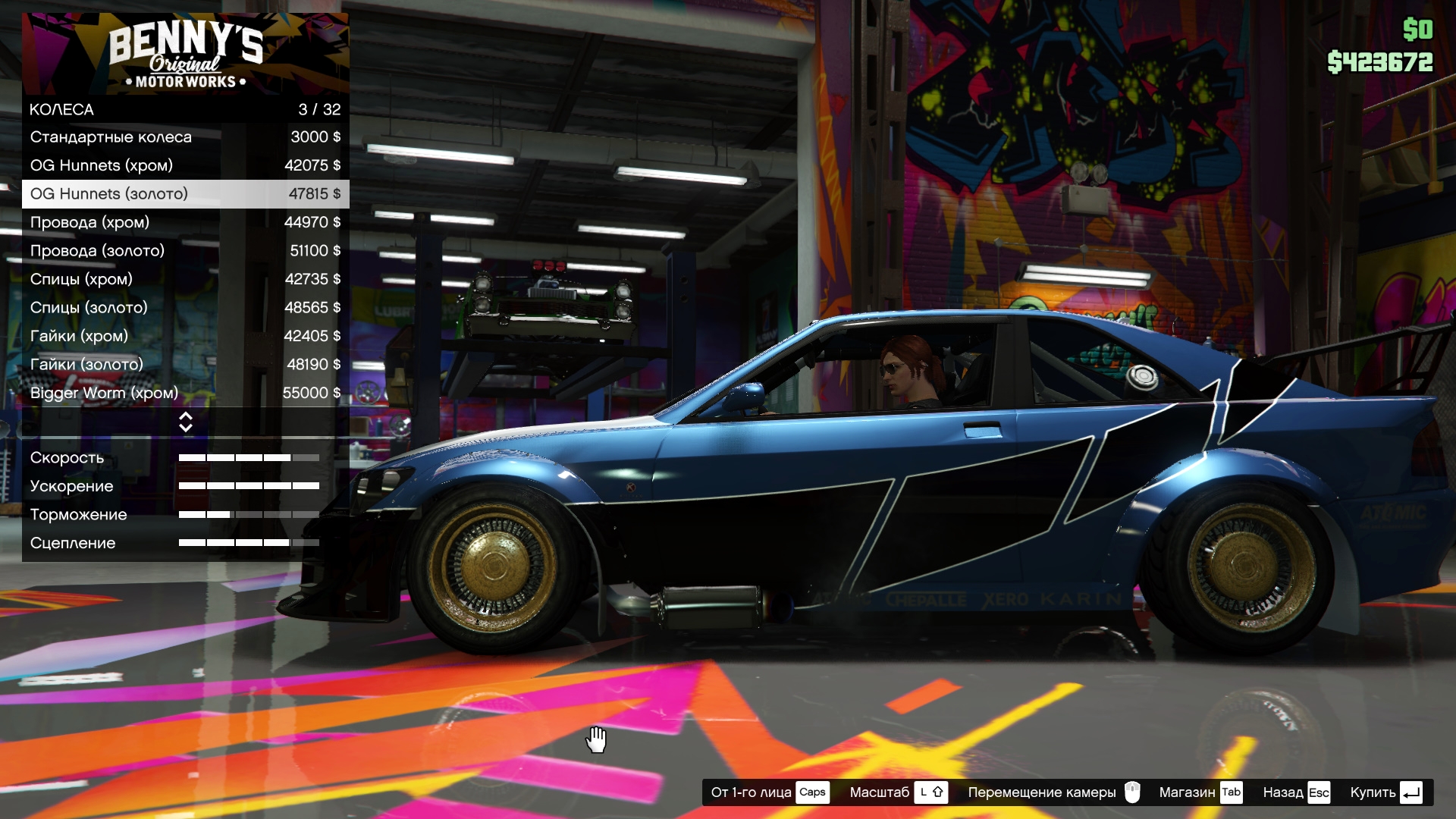Select Спицы (хром) wheel entry
The image size is (1456, 819).
tap(185, 279)
